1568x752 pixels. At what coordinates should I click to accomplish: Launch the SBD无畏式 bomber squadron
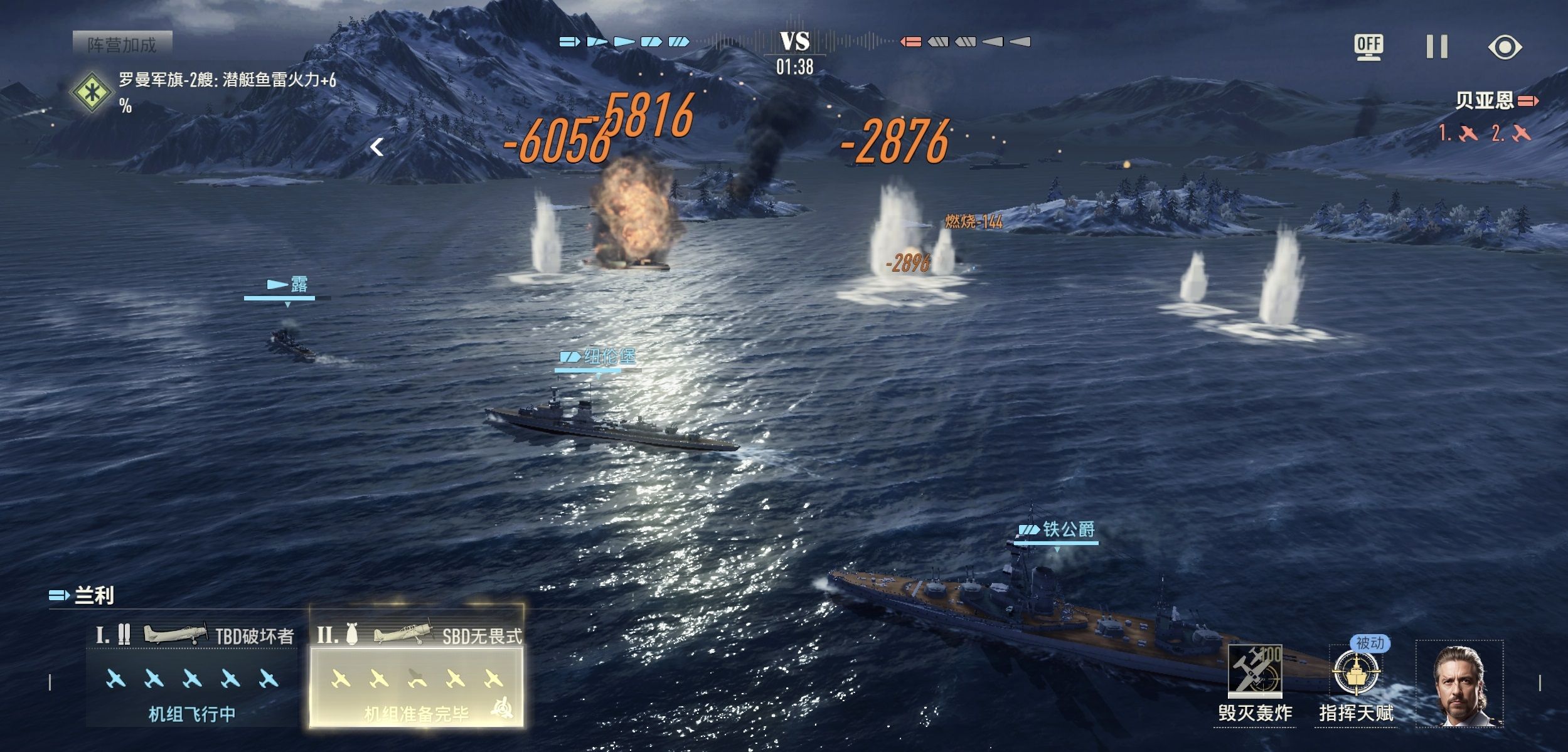click(x=417, y=679)
